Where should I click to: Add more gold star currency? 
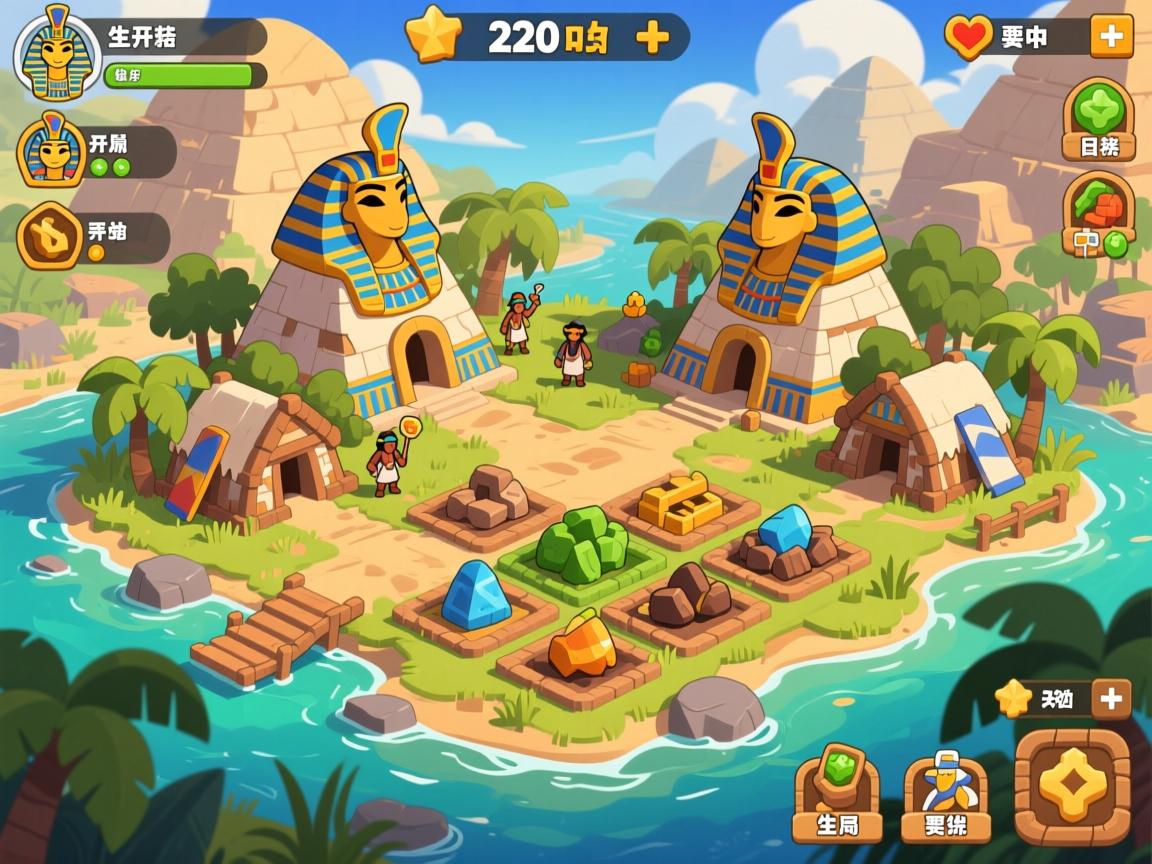pyautogui.click(x=652, y=37)
